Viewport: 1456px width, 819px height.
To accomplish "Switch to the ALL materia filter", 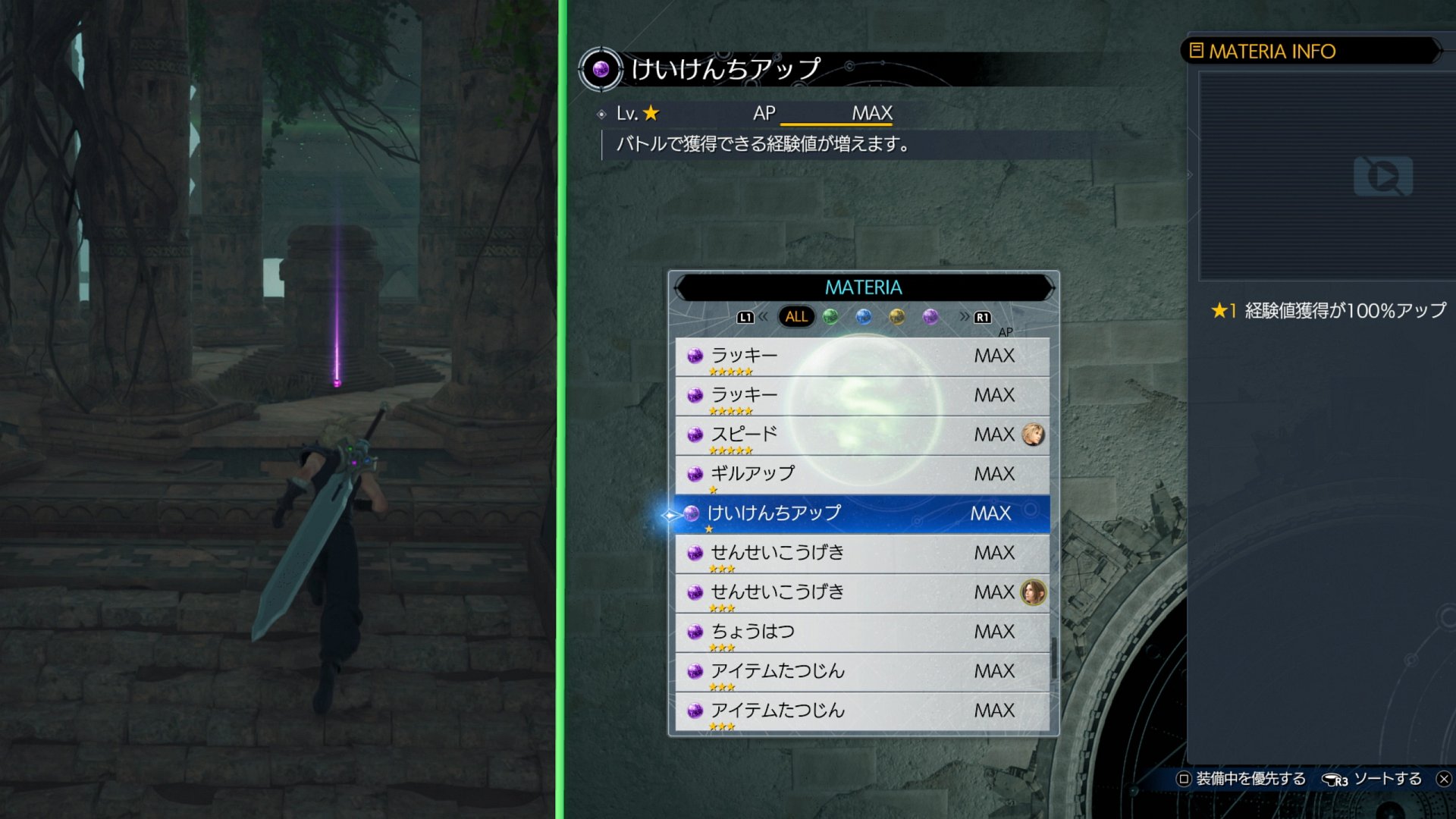I will [x=796, y=317].
